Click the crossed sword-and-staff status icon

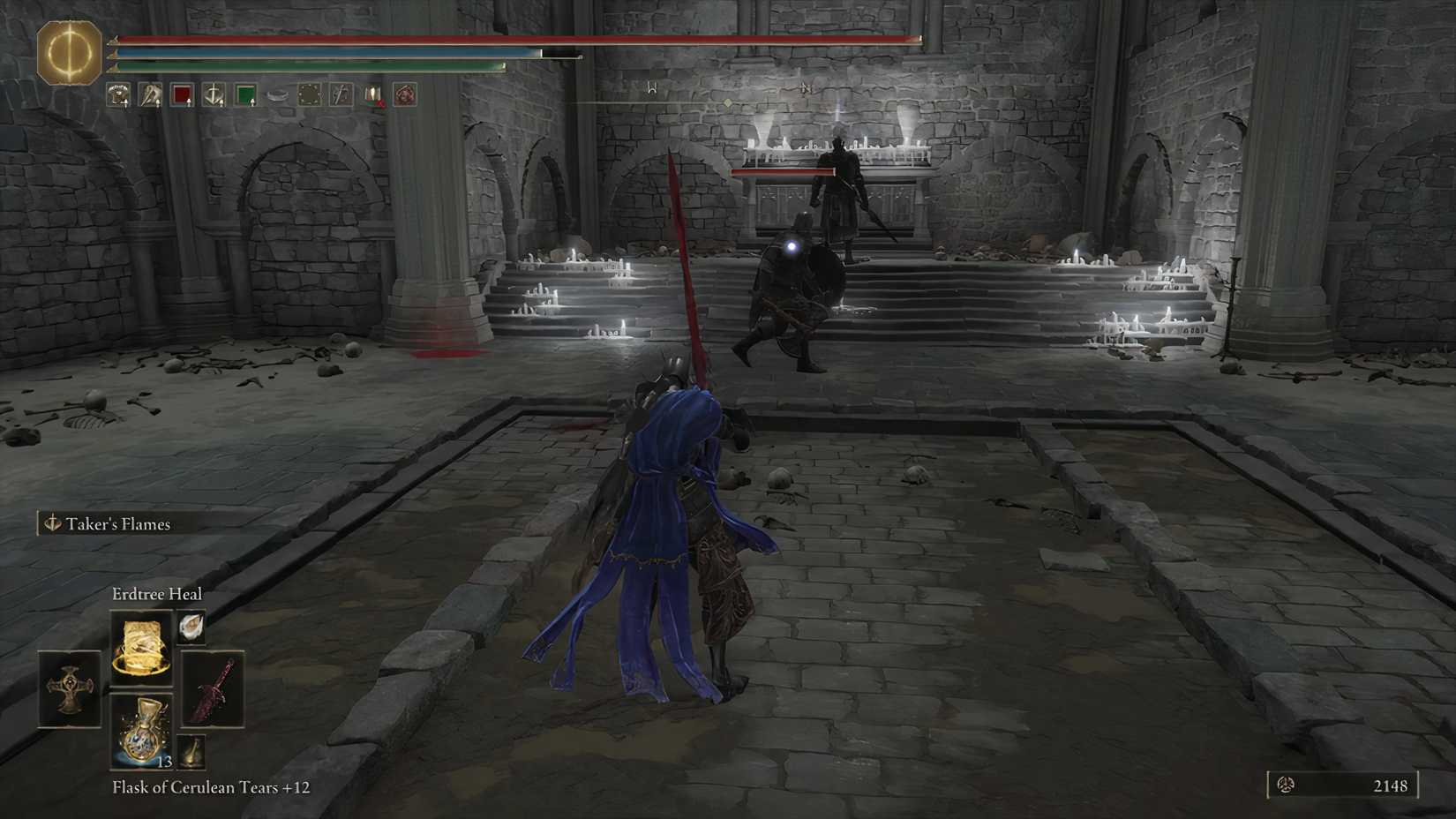point(341,94)
